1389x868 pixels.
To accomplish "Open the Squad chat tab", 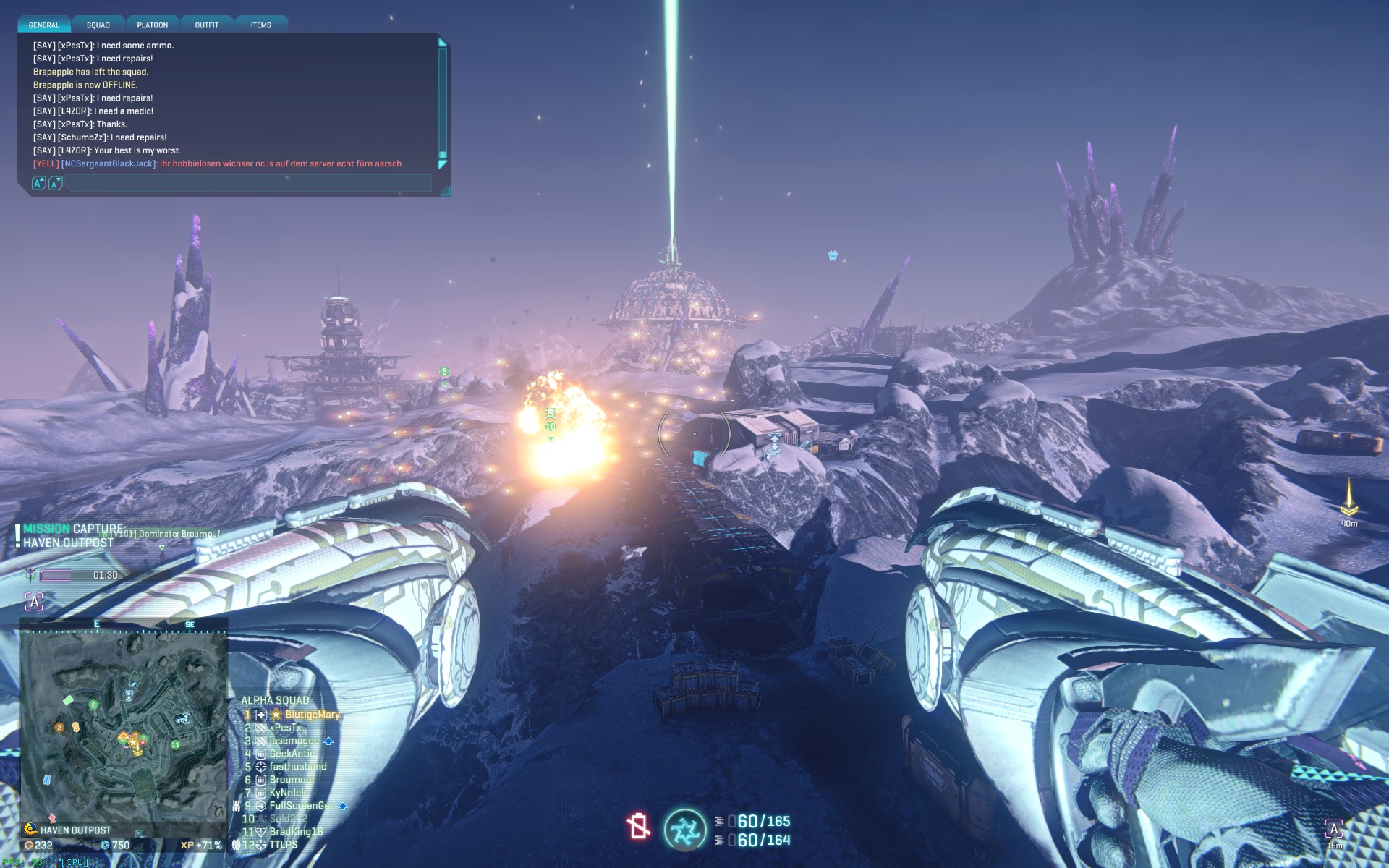I will click(98, 25).
